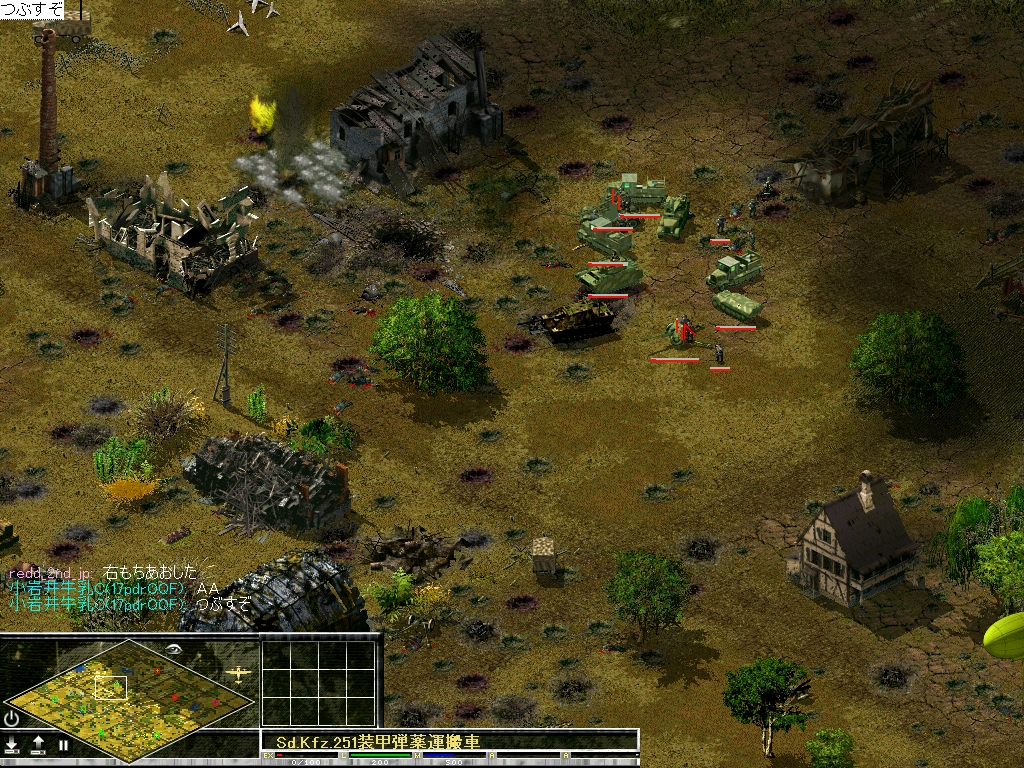Click the power button icon
Screen dimensions: 1024x768
[11, 718]
